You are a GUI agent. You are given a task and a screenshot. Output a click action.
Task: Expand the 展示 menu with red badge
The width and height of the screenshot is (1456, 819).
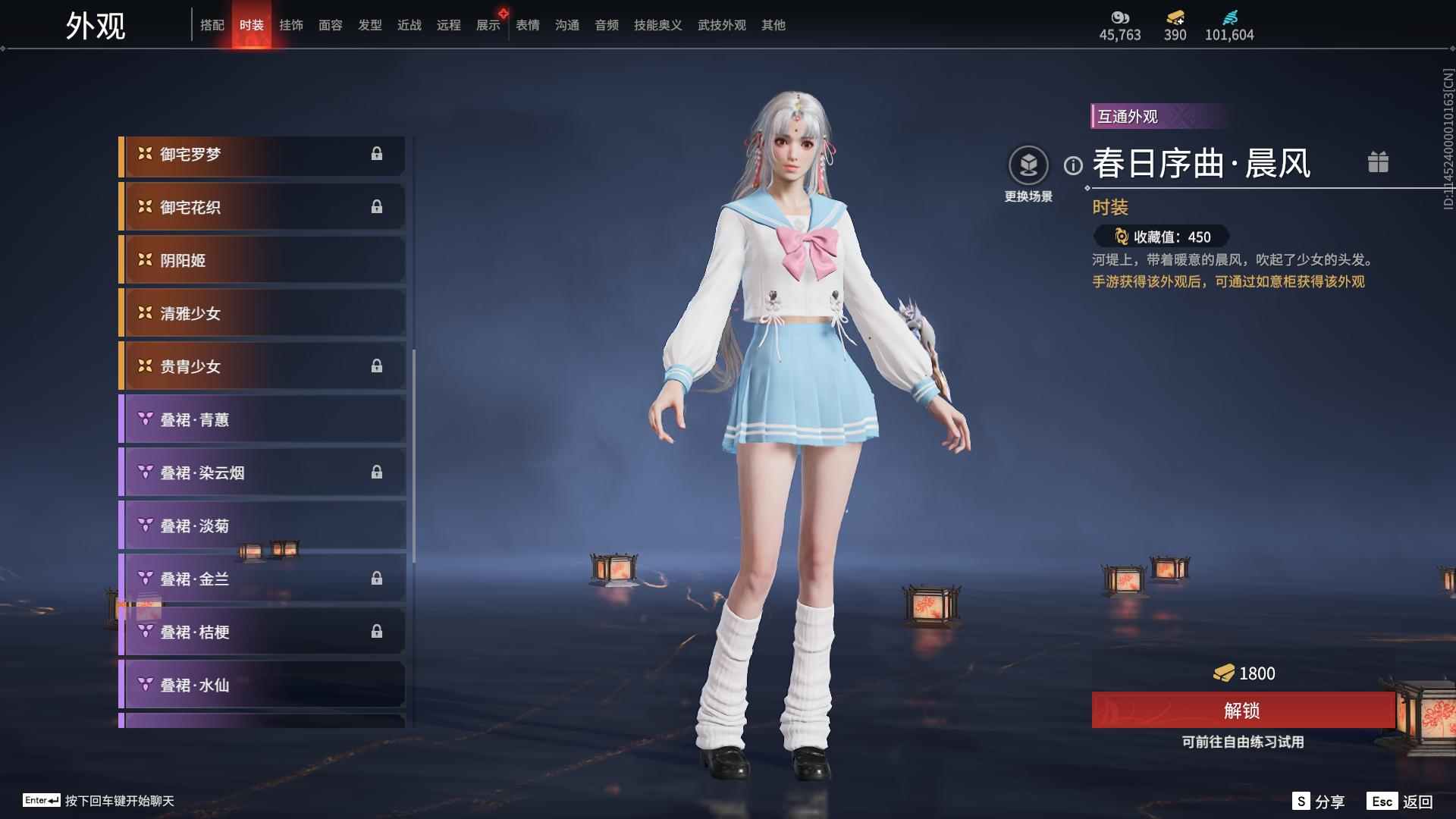click(486, 24)
